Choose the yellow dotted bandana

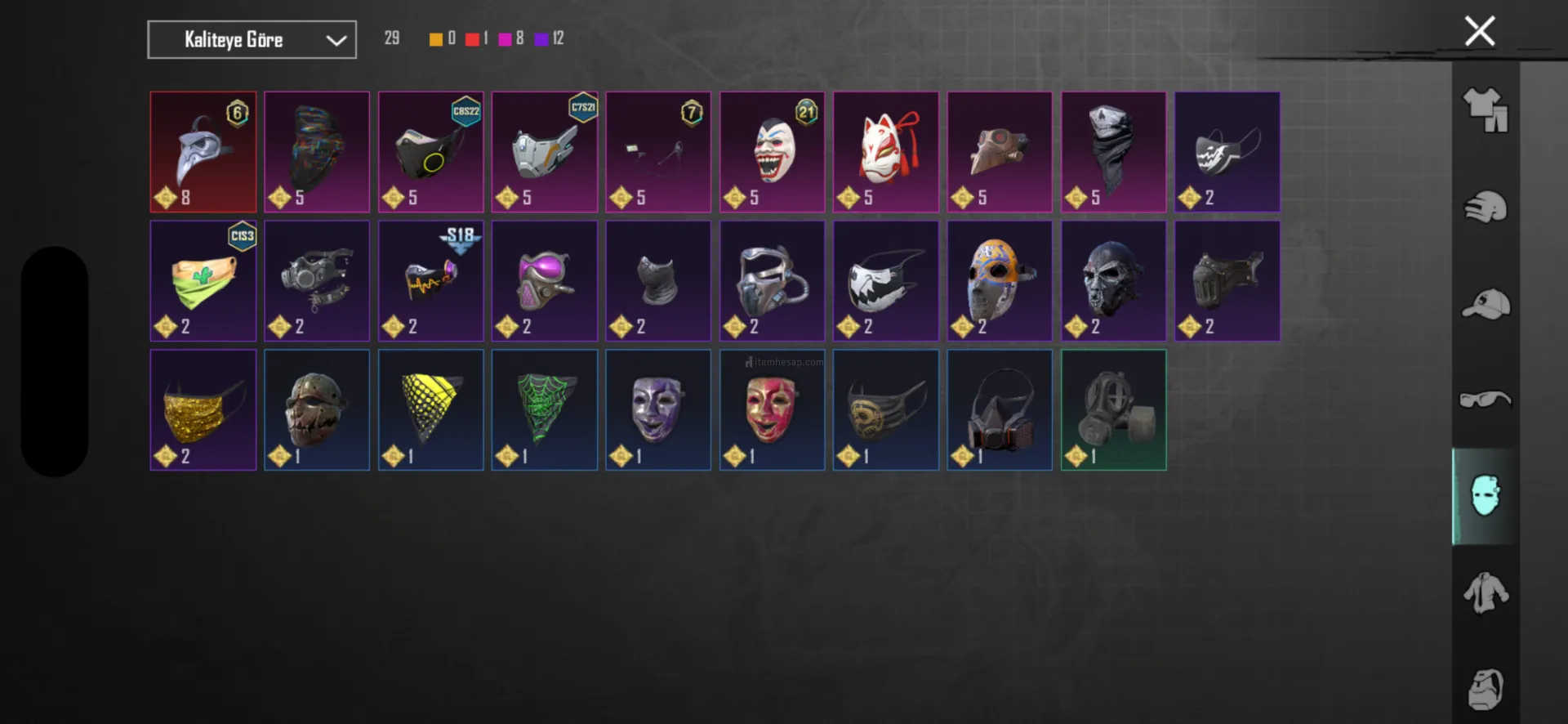[x=430, y=410]
